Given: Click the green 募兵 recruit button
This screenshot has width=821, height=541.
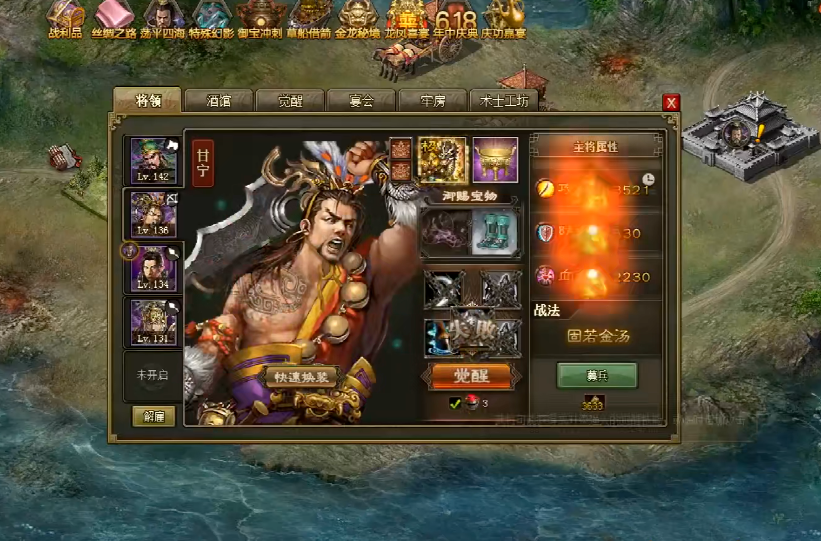Looking at the screenshot, I should point(597,376).
